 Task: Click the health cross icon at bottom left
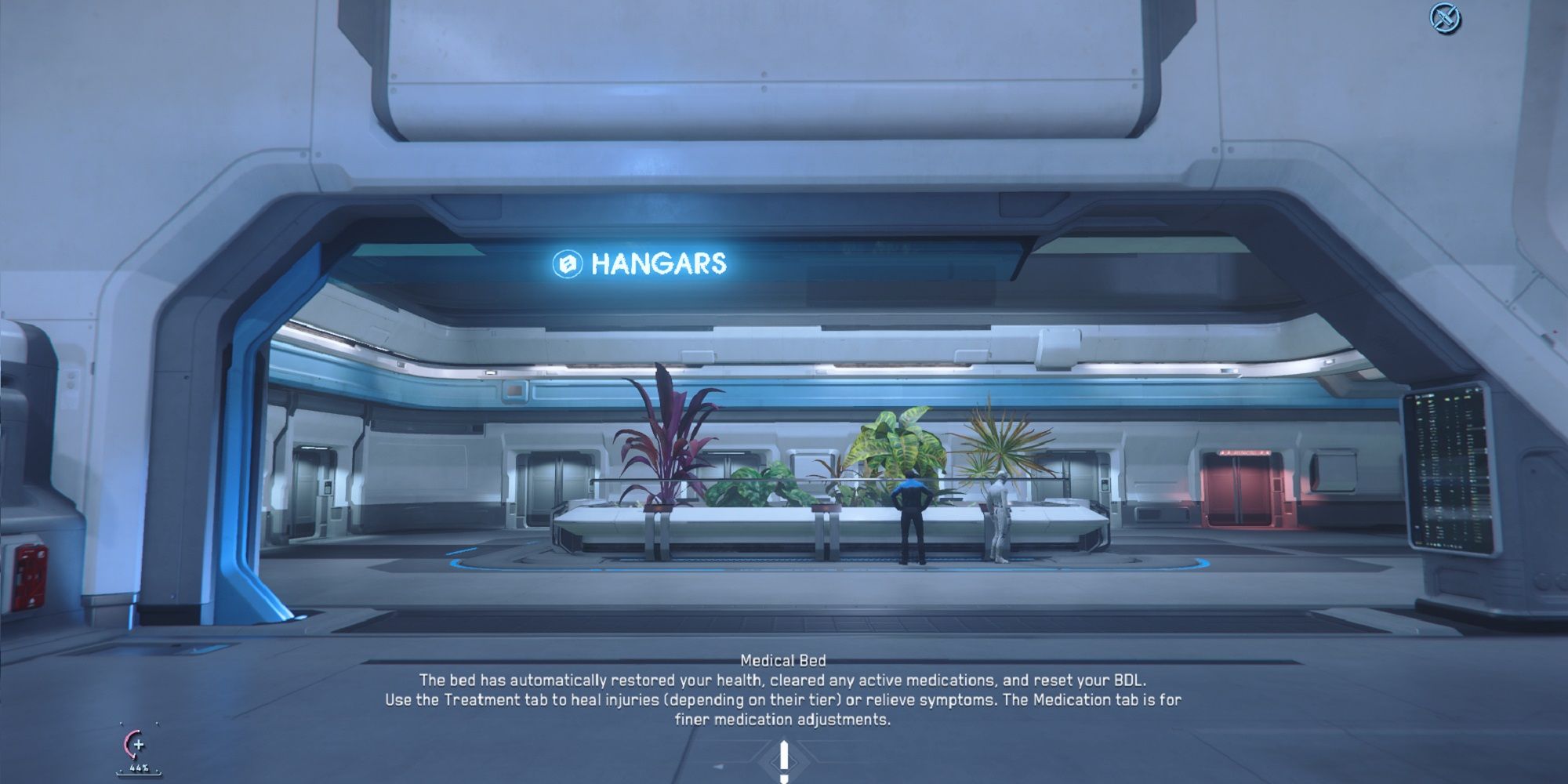point(139,746)
